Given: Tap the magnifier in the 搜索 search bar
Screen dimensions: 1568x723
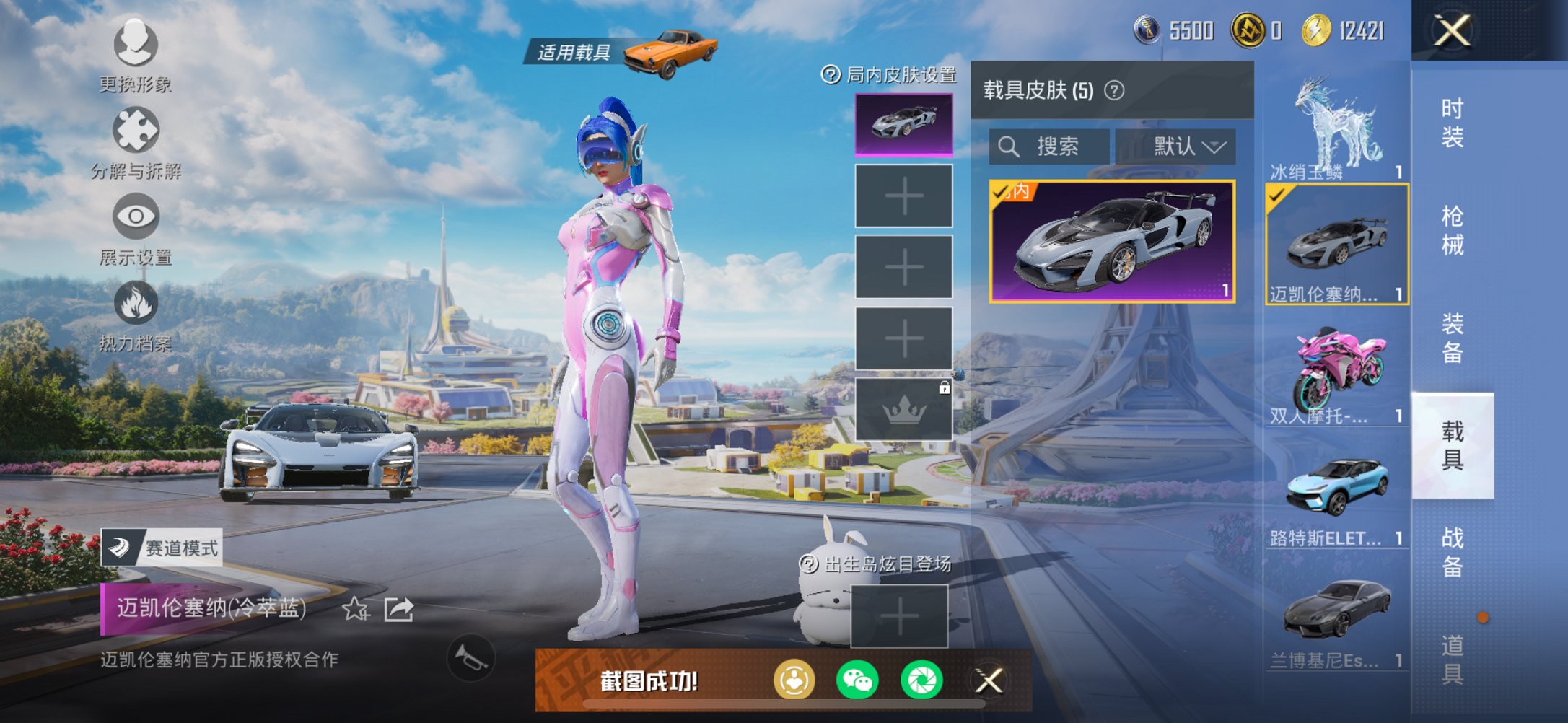Looking at the screenshot, I should pyautogui.click(x=1009, y=146).
